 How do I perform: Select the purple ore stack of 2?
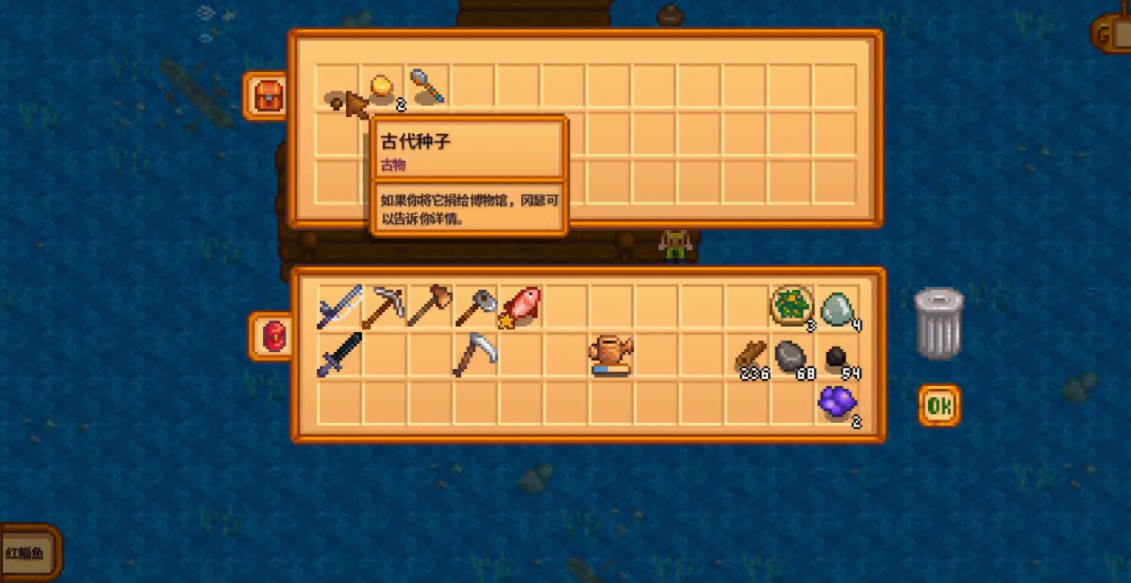pyautogui.click(x=838, y=402)
